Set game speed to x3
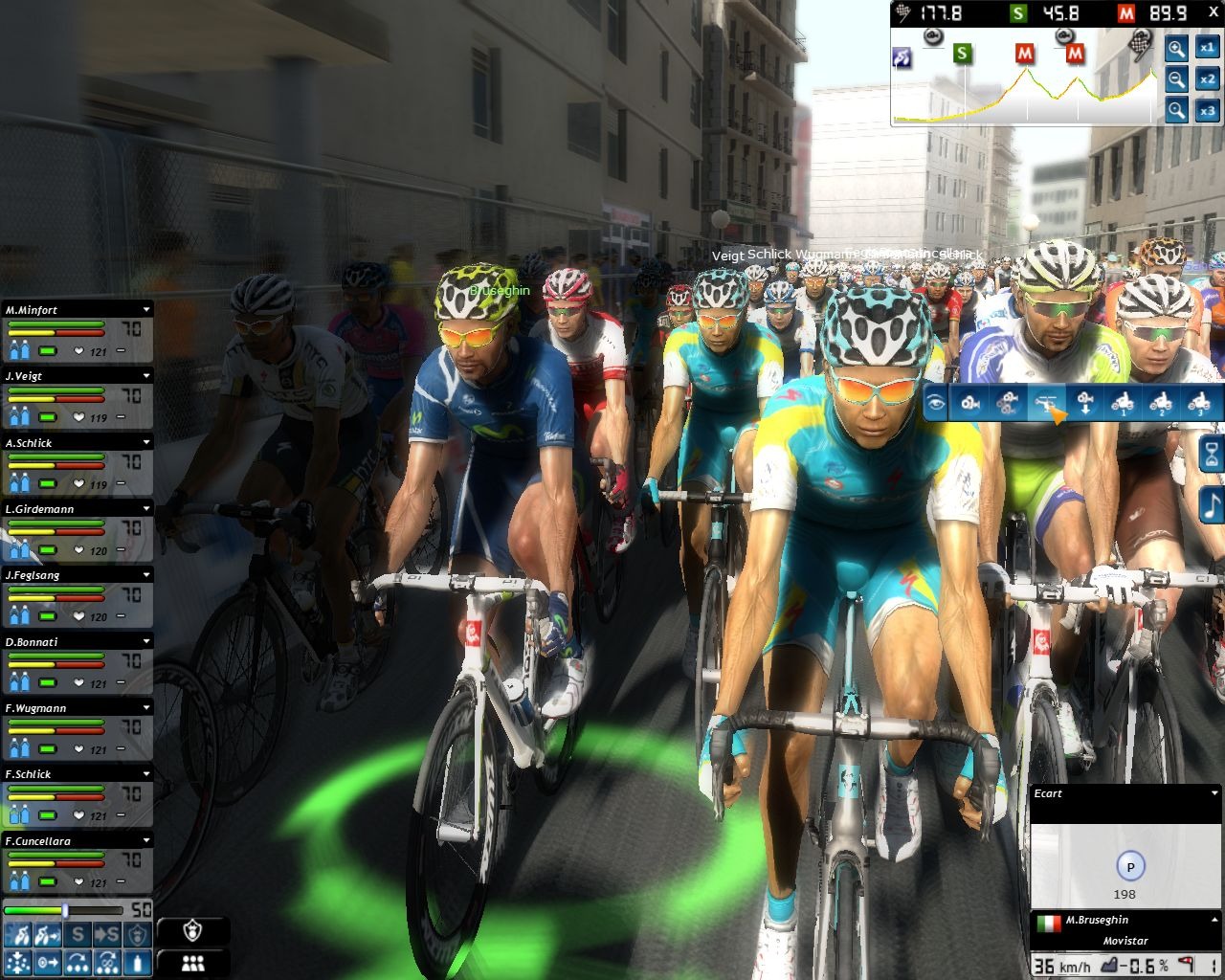Image resolution: width=1225 pixels, height=980 pixels. pyautogui.click(x=1207, y=111)
